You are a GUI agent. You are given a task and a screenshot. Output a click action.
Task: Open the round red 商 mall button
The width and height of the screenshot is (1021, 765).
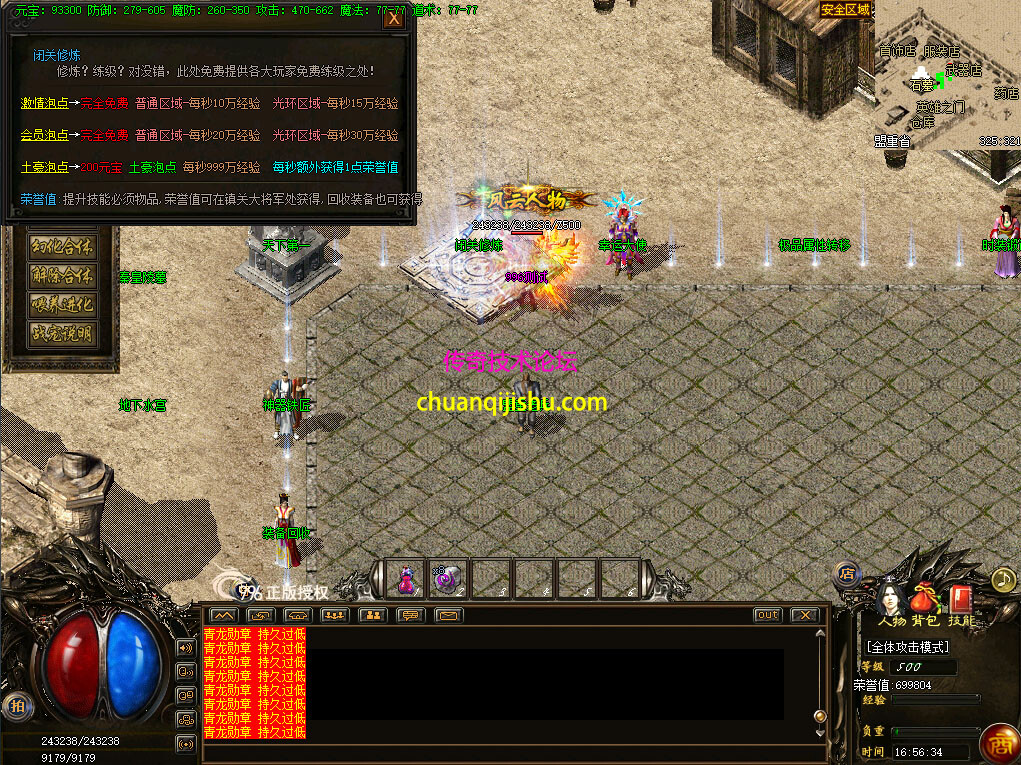pyautogui.click(x=997, y=742)
